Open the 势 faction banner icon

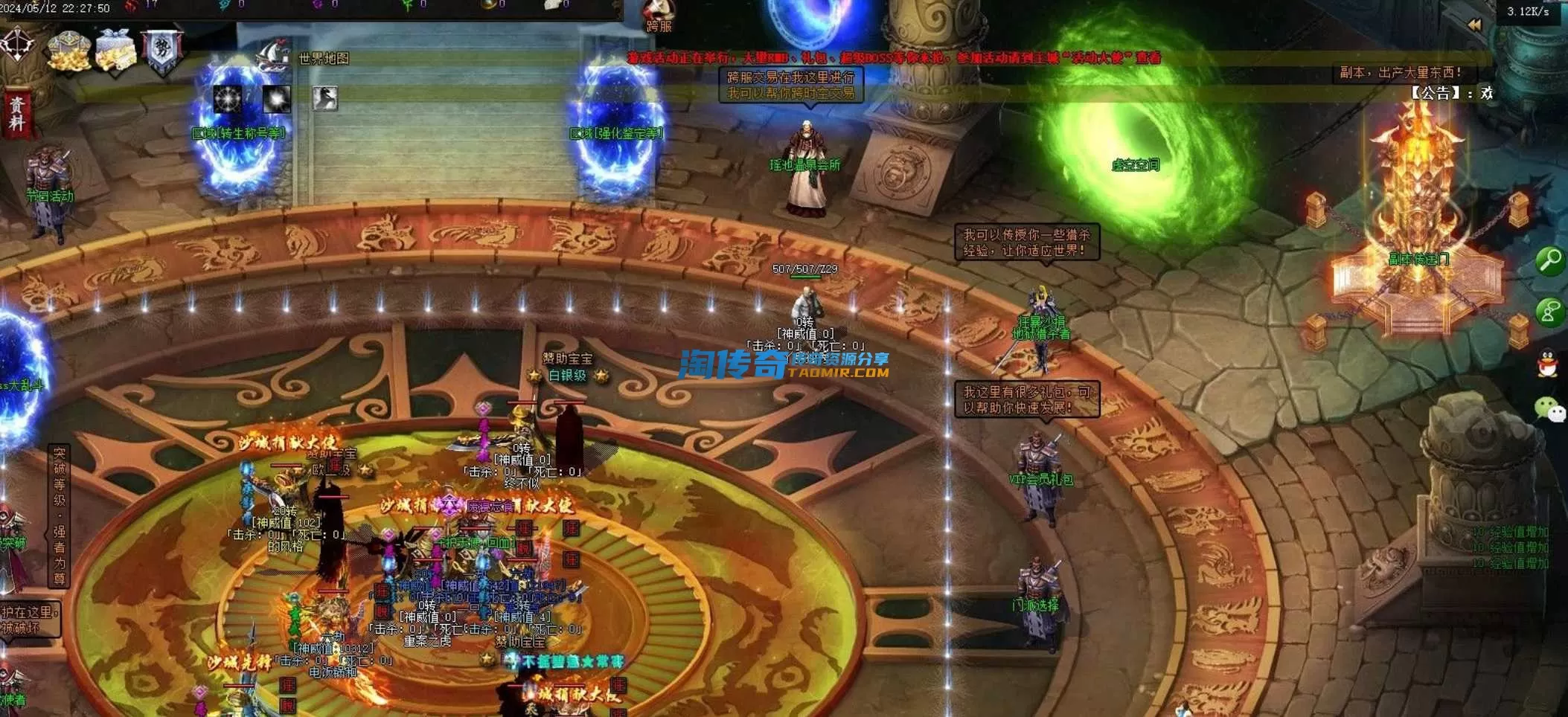pyautogui.click(x=162, y=51)
